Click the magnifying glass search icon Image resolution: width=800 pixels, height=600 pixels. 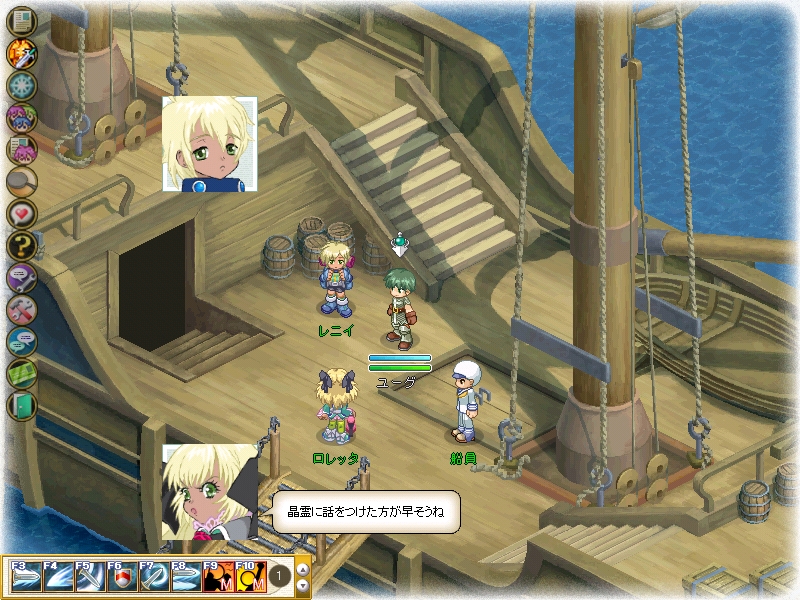click(21, 181)
